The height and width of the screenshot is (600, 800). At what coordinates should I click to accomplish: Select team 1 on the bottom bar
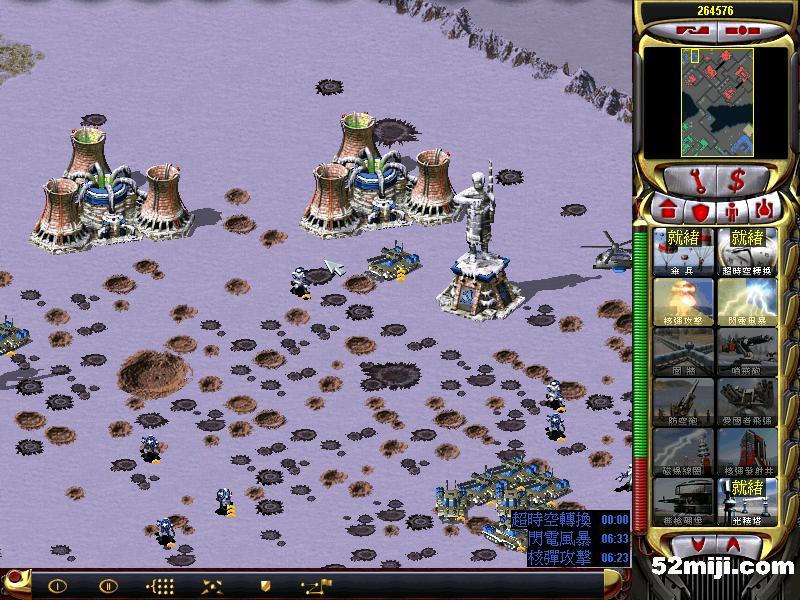(57, 585)
